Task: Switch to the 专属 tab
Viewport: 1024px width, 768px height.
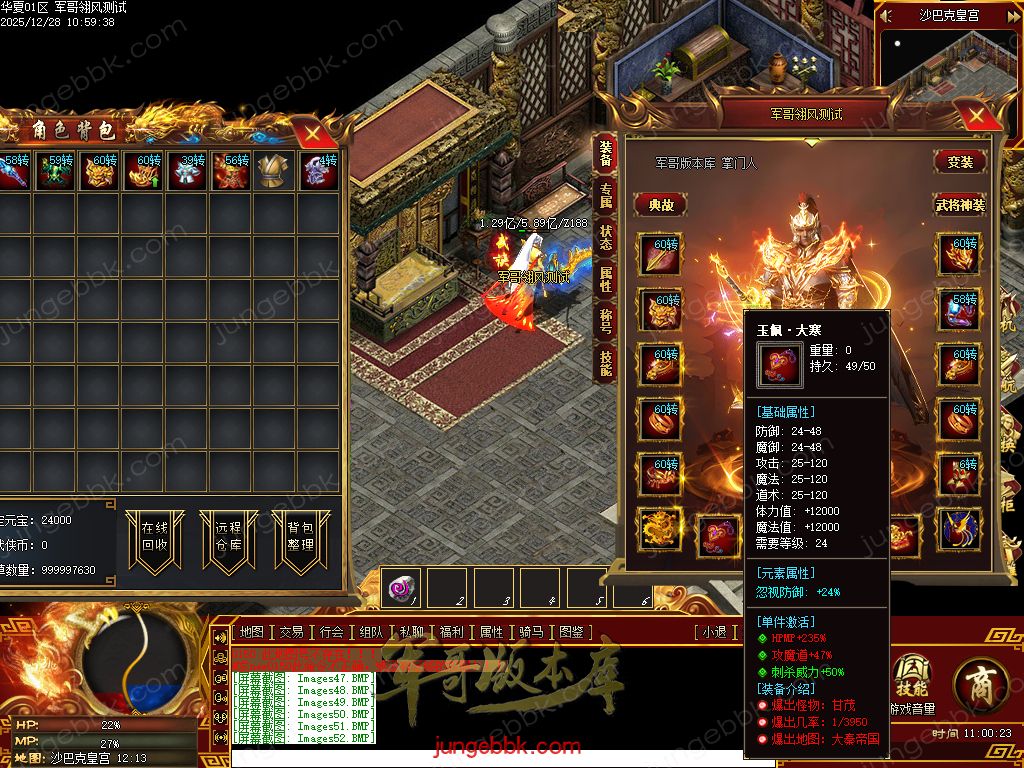Action: tap(605, 195)
